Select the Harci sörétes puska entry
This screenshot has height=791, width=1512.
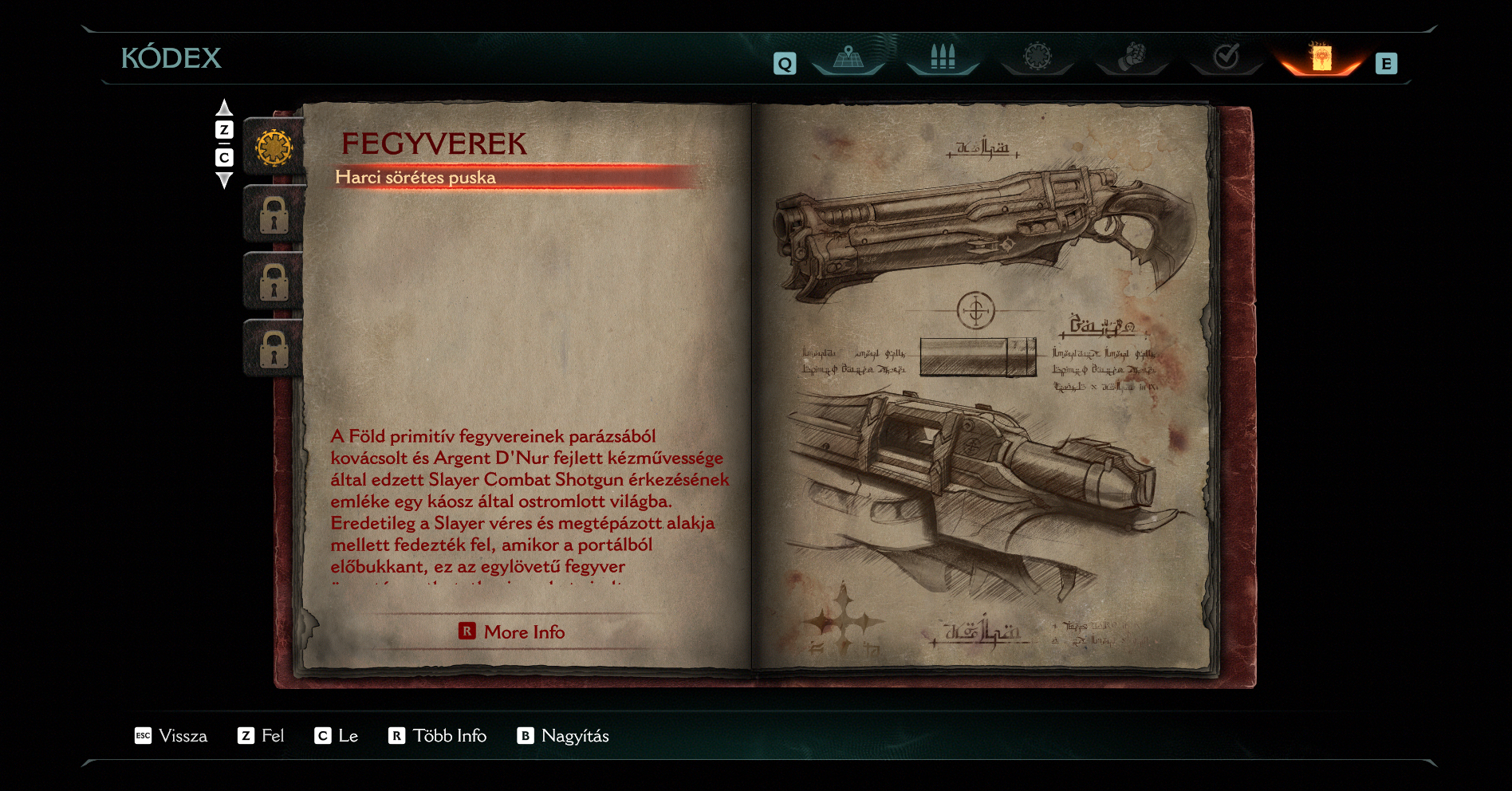(415, 177)
